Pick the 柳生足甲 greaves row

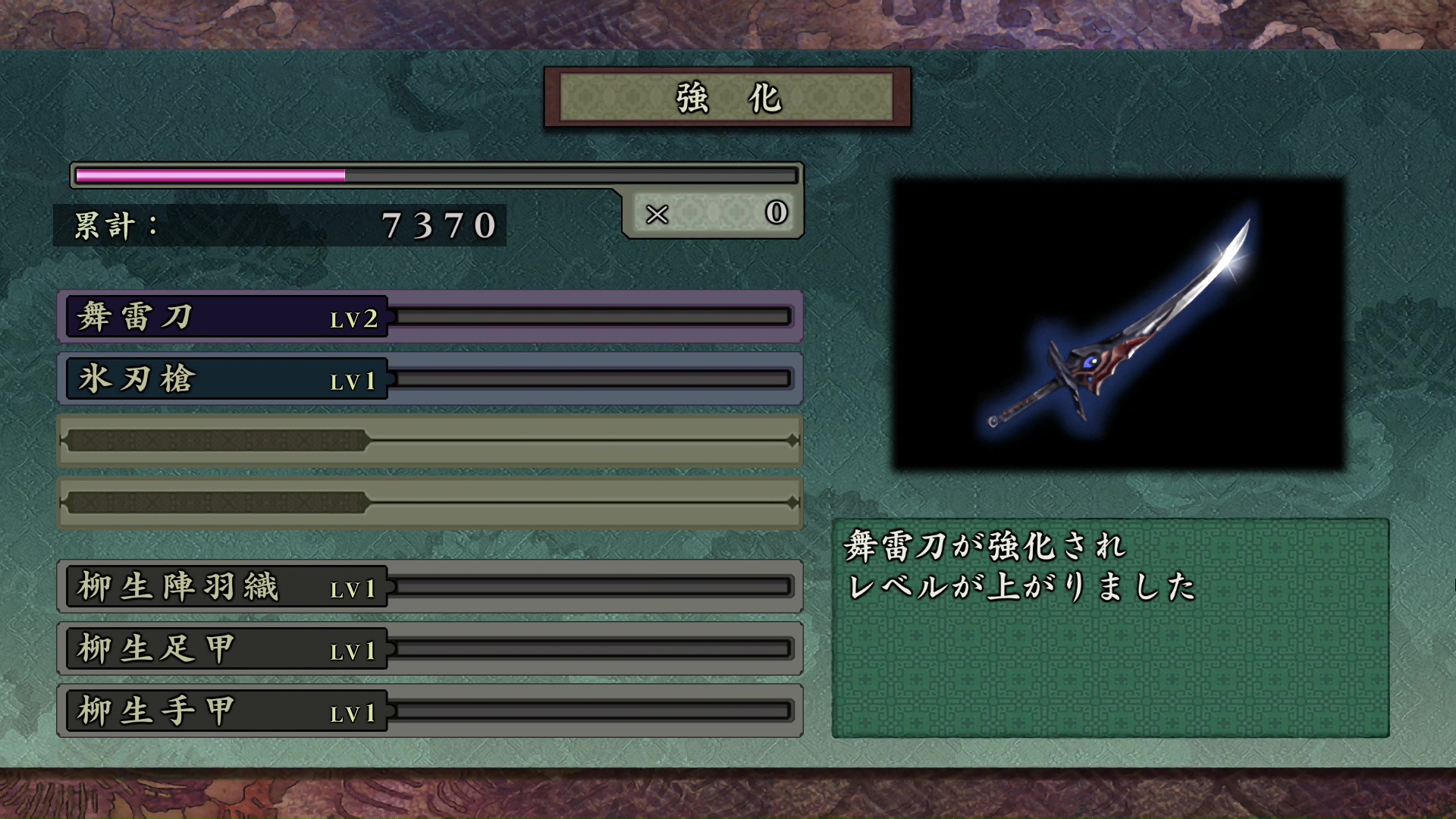[429, 648]
